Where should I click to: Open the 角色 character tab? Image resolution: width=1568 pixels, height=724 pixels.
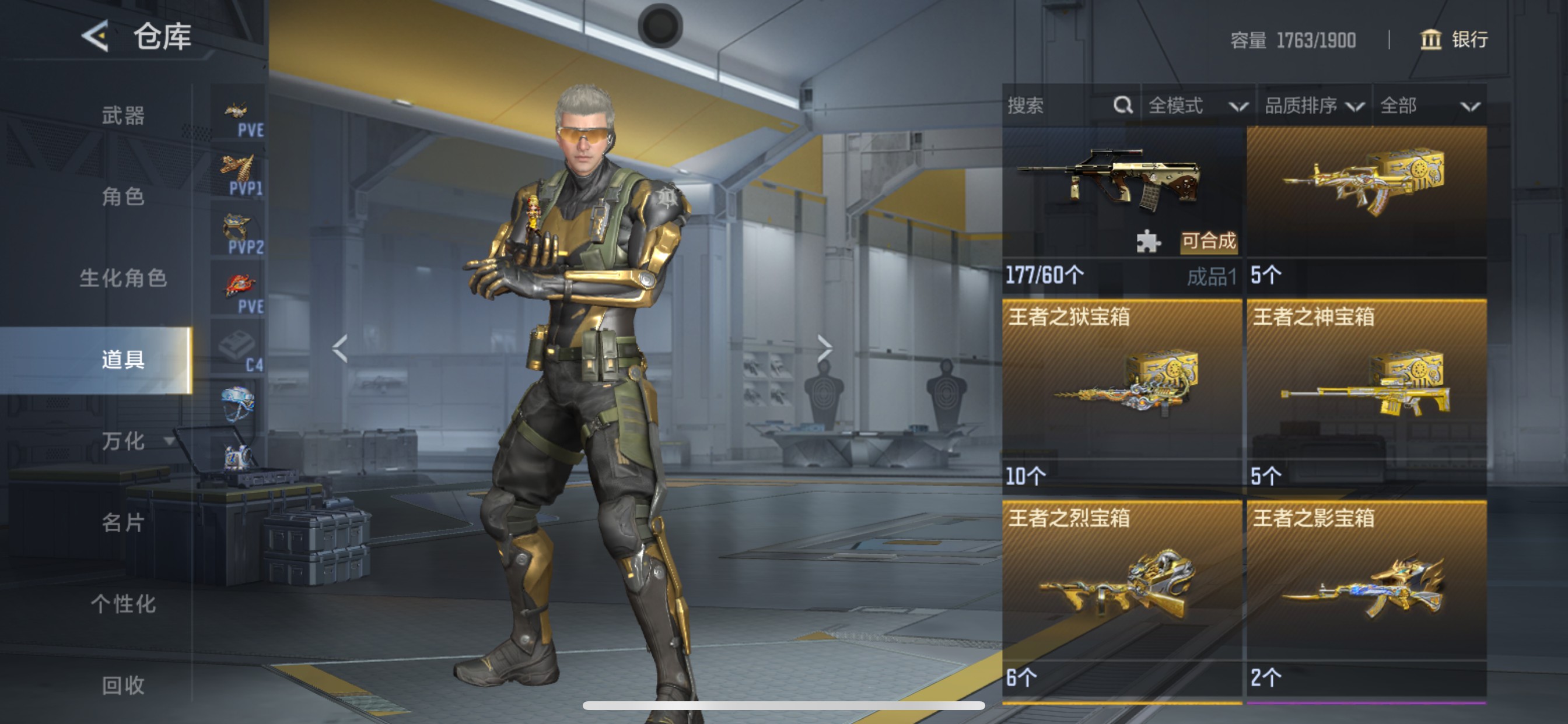point(123,196)
